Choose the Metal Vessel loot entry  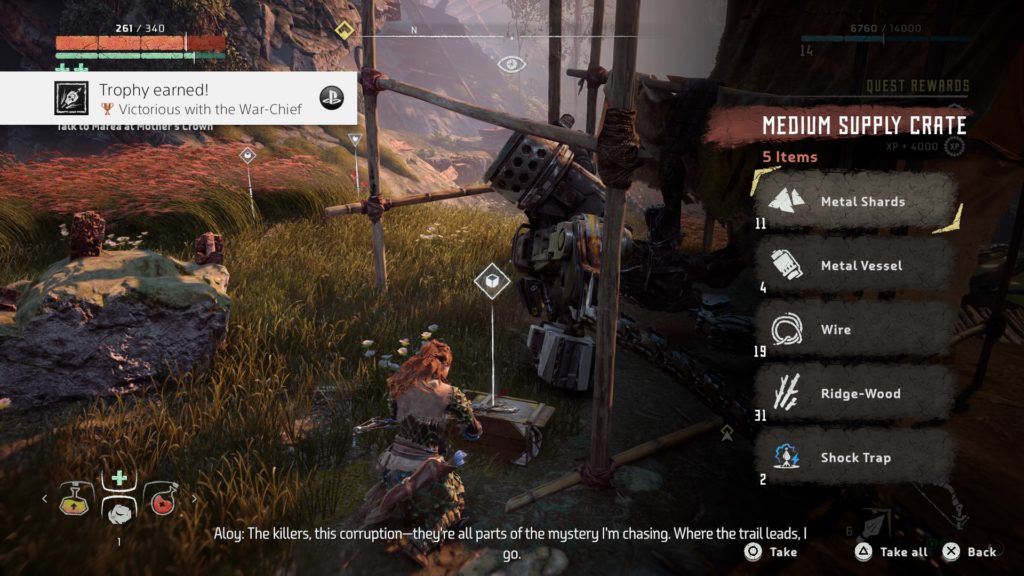(856, 266)
